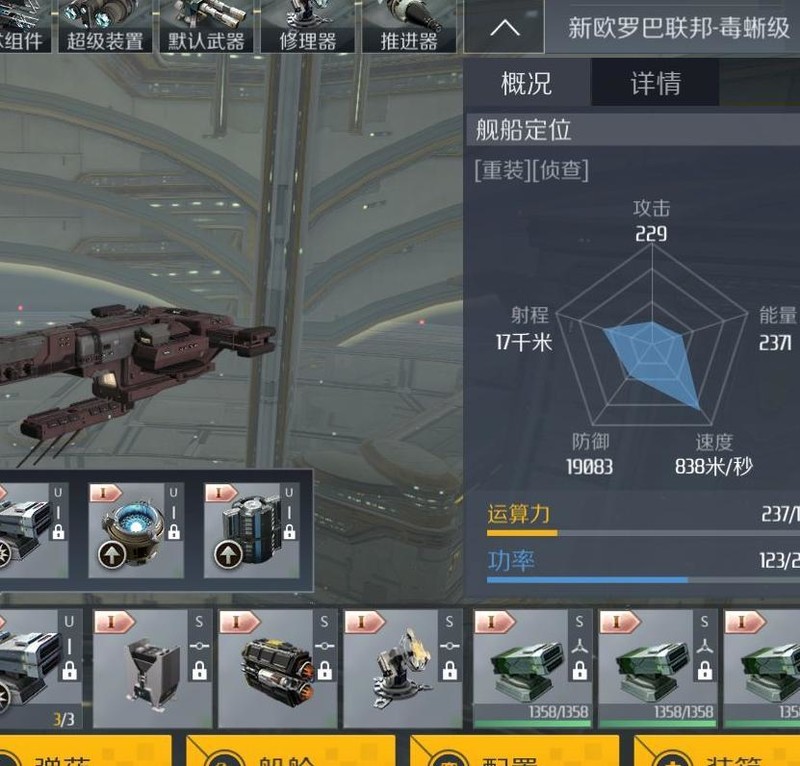Collapse the ship panel with the up arrow

[x=505, y=27]
